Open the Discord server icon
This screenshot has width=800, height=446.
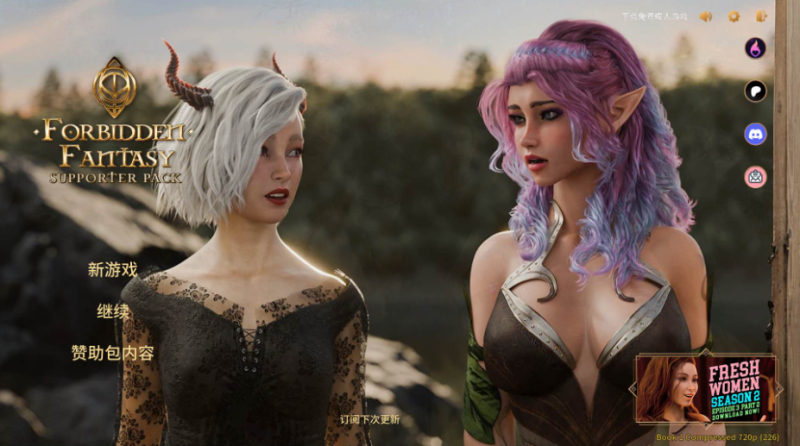coord(755,134)
